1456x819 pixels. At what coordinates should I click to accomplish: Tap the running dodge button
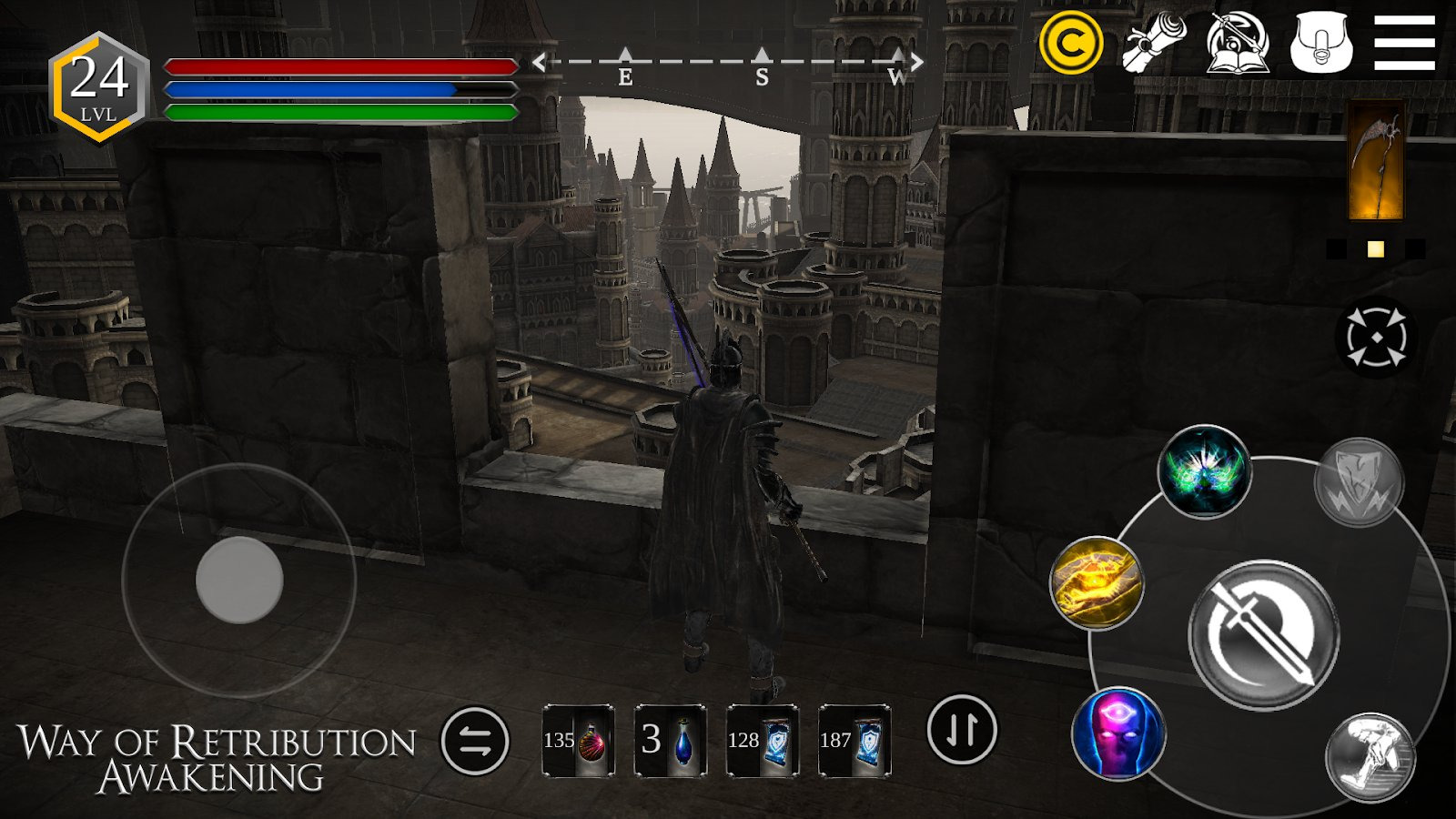click(1370, 758)
